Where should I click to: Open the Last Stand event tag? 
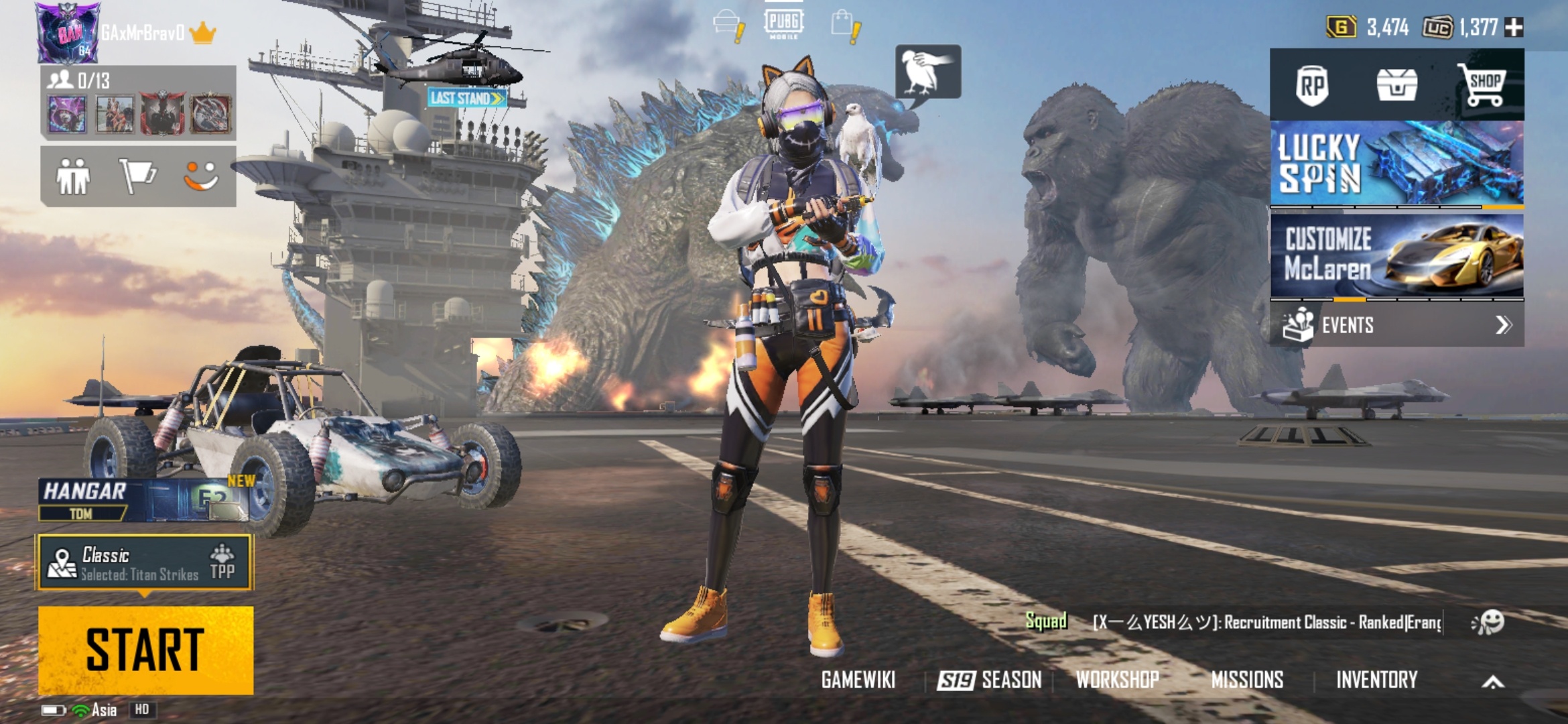[x=467, y=99]
